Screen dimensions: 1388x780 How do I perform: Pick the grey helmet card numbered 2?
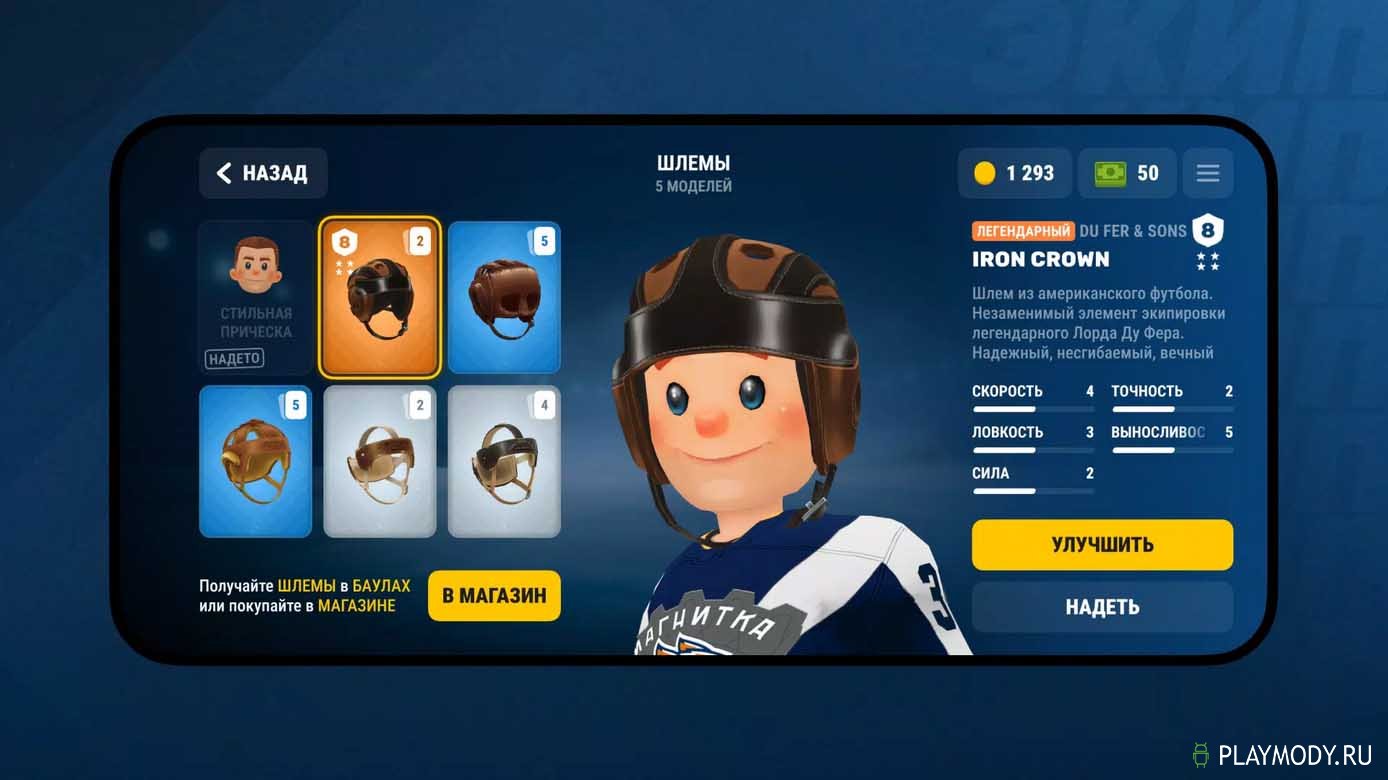[x=380, y=461]
